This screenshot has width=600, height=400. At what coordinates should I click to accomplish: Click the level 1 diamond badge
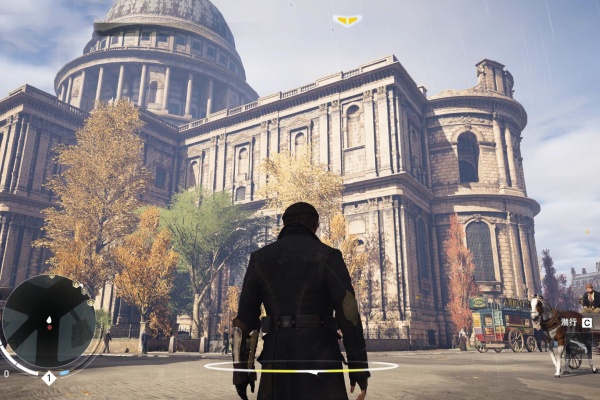[48, 378]
